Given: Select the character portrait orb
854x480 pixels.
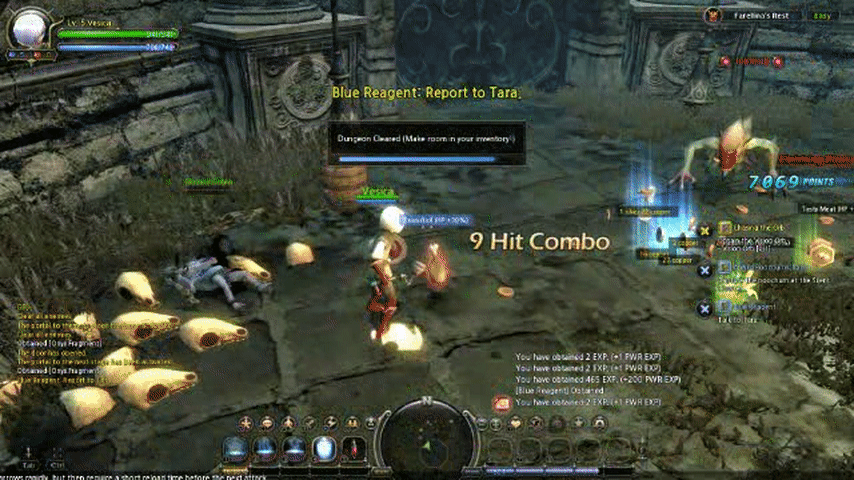Looking at the screenshot, I should coord(27,27).
